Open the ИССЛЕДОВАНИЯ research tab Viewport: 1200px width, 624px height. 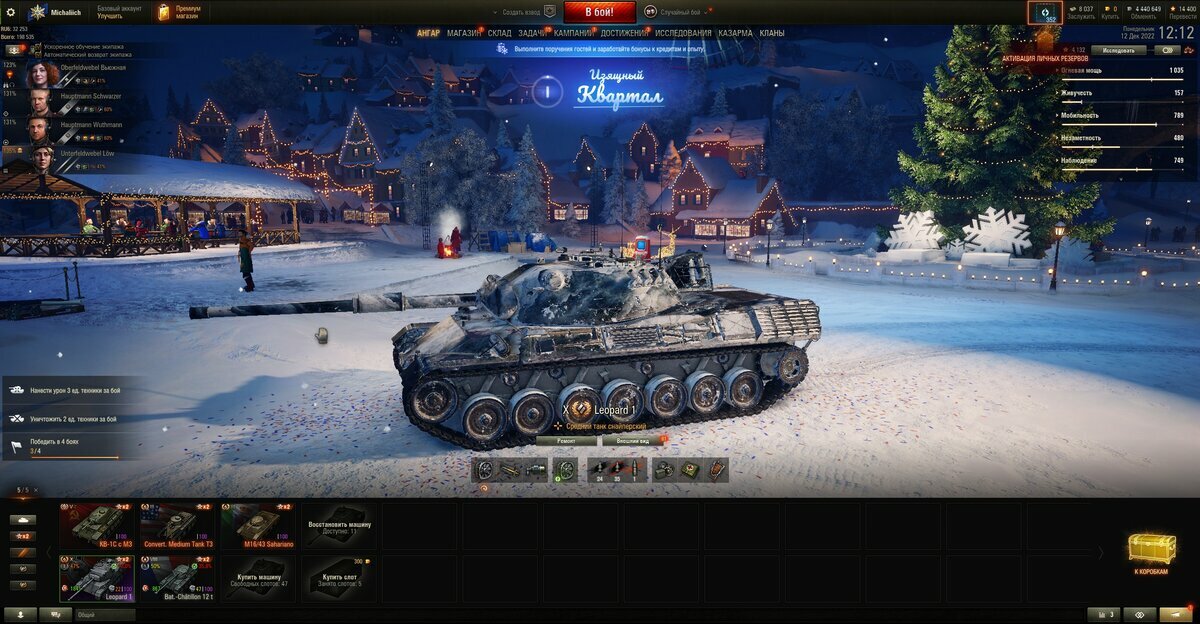click(684, 33)
